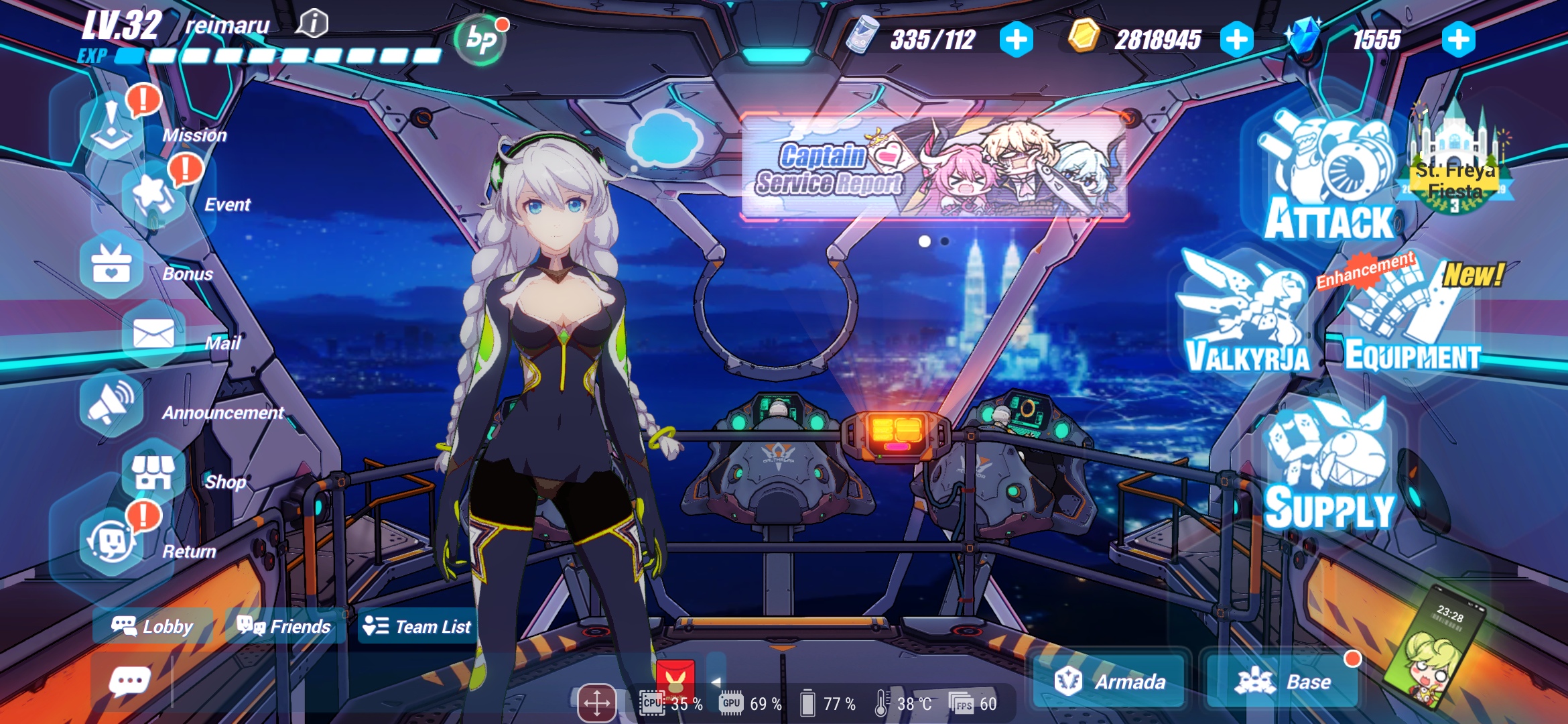Open the Valkyrja menu
Screen dimensions: 1568x724
coord(1246,315)
